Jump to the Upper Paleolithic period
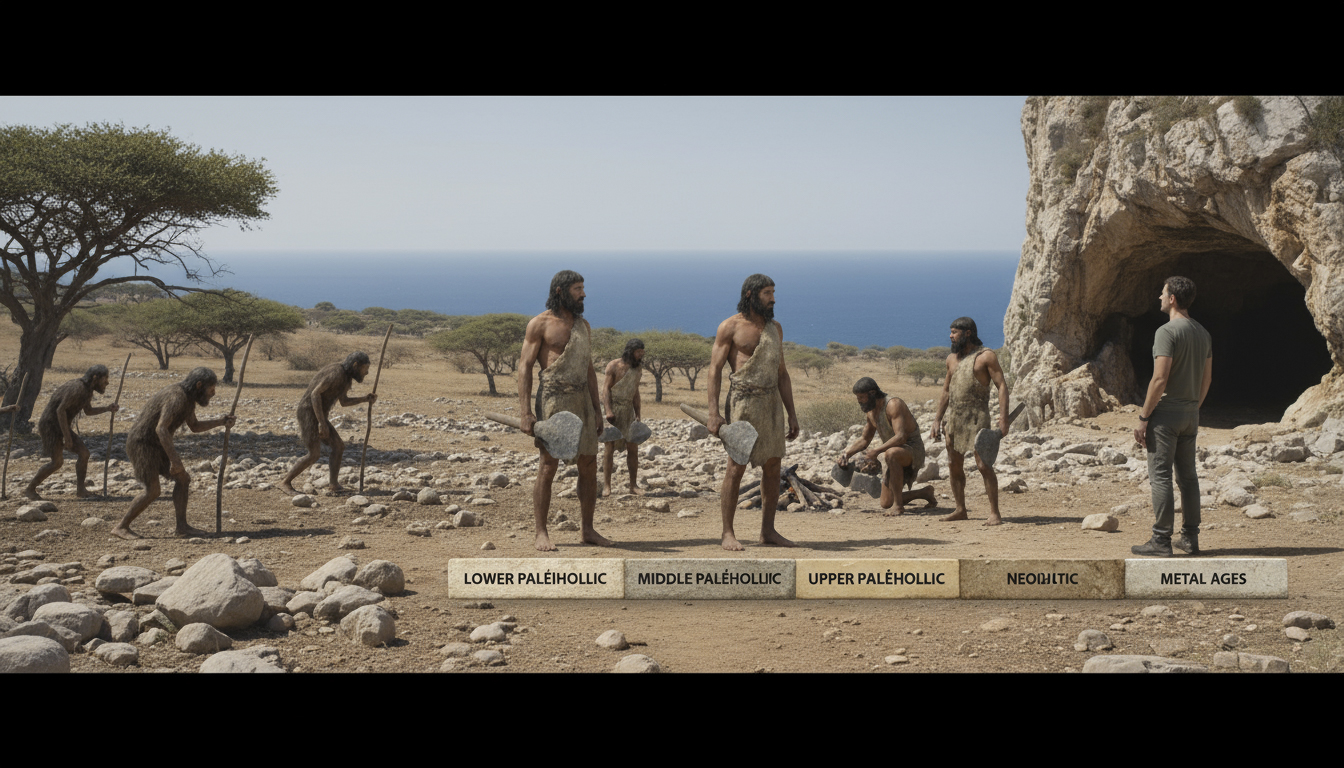The image size is (1344, 768). 877,579
